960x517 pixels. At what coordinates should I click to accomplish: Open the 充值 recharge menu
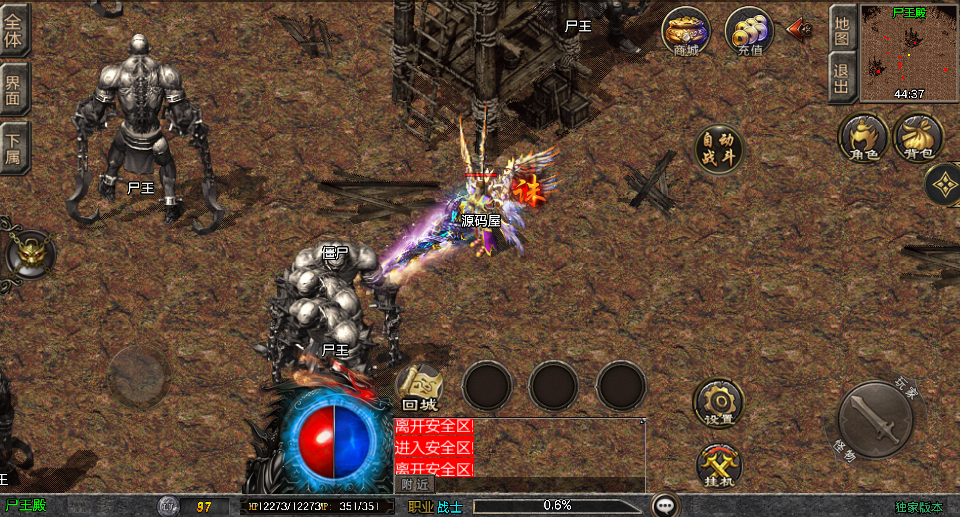pyautogui.click(x=749, y=31)
